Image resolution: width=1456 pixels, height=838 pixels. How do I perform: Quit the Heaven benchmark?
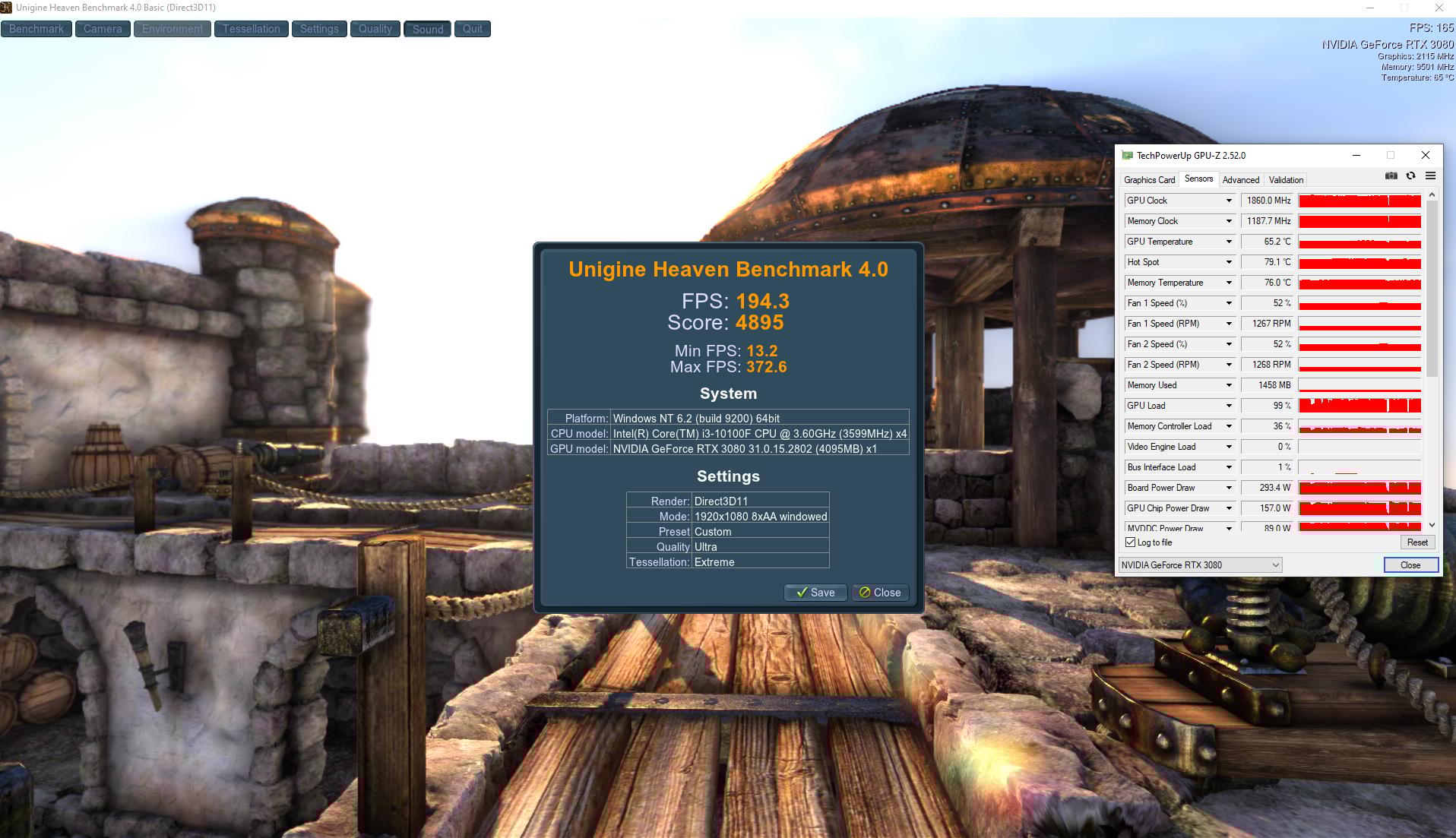(x=472, y=29)
